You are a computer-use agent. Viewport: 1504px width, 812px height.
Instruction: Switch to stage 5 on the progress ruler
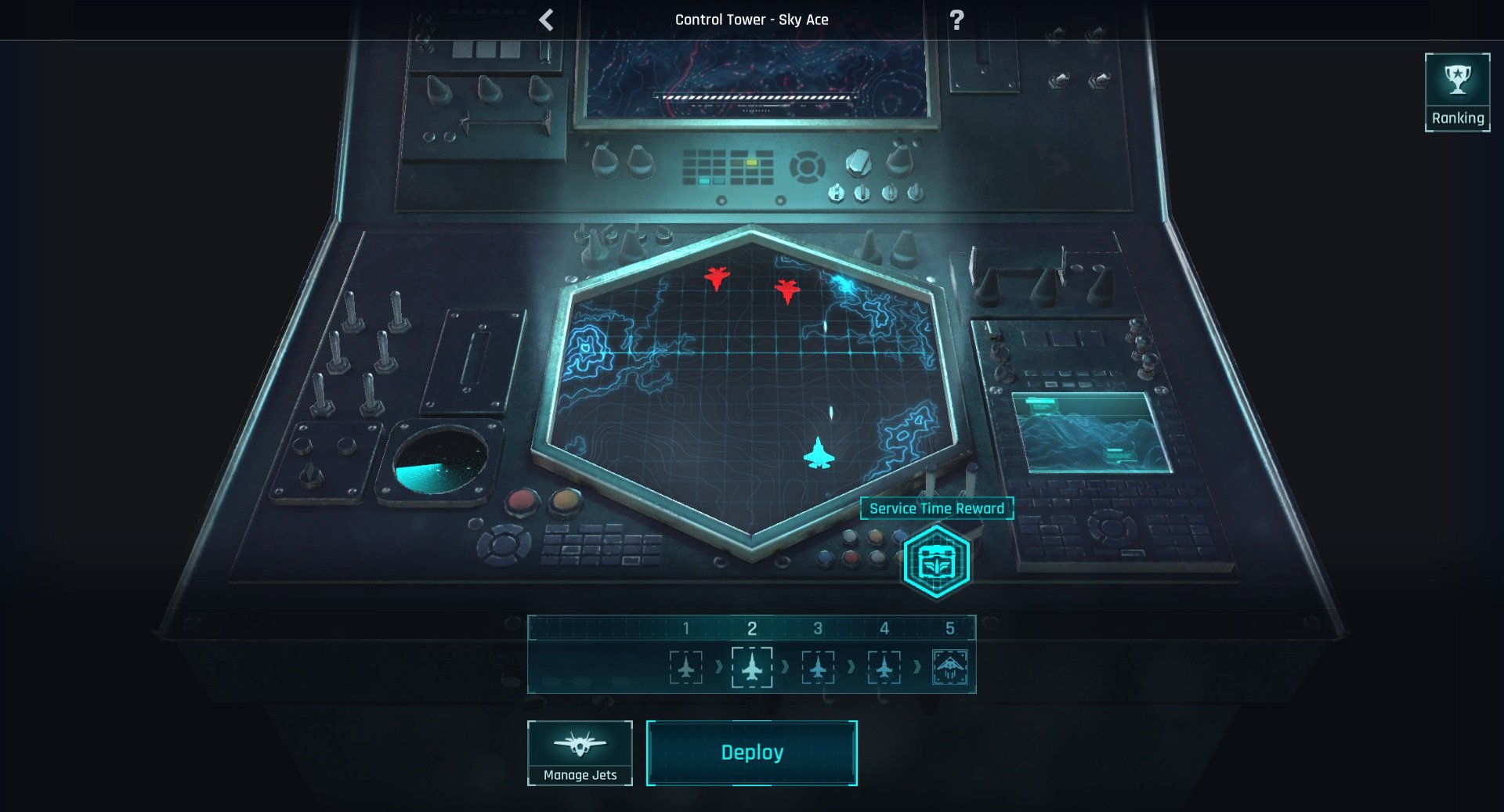click(x=950, y=626)
